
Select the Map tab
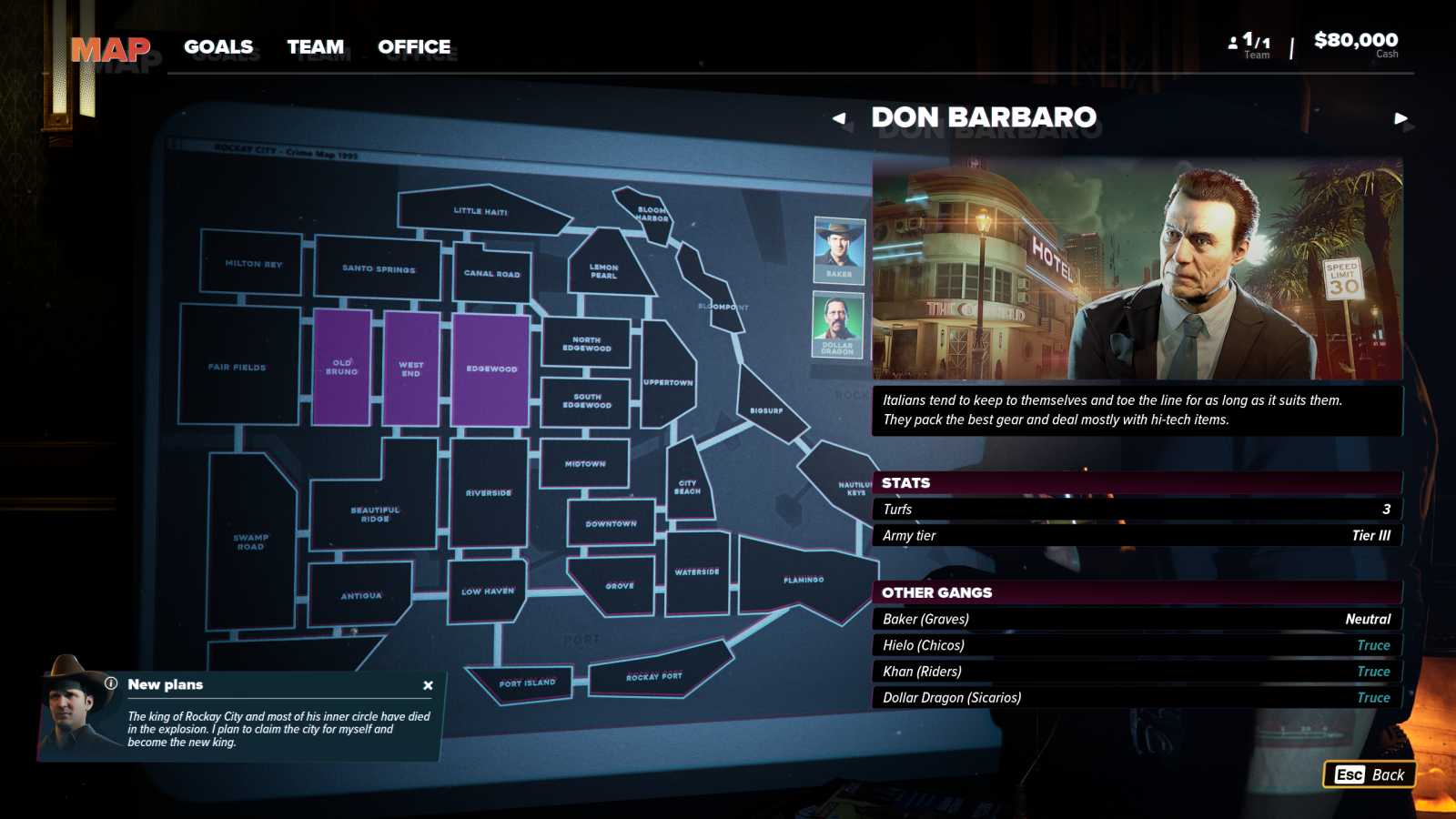point(110,49)
